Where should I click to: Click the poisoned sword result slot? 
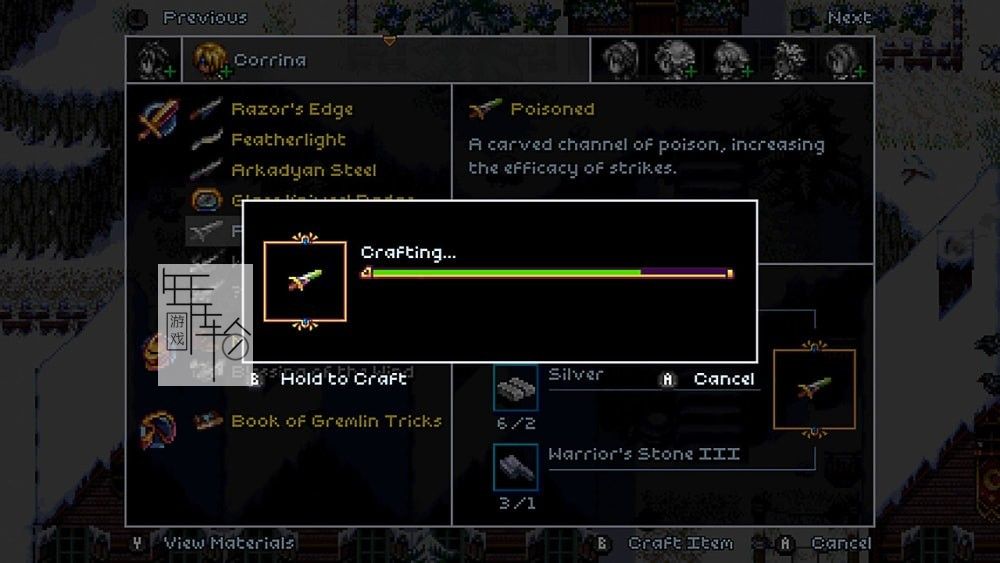(x=813, y=389)
